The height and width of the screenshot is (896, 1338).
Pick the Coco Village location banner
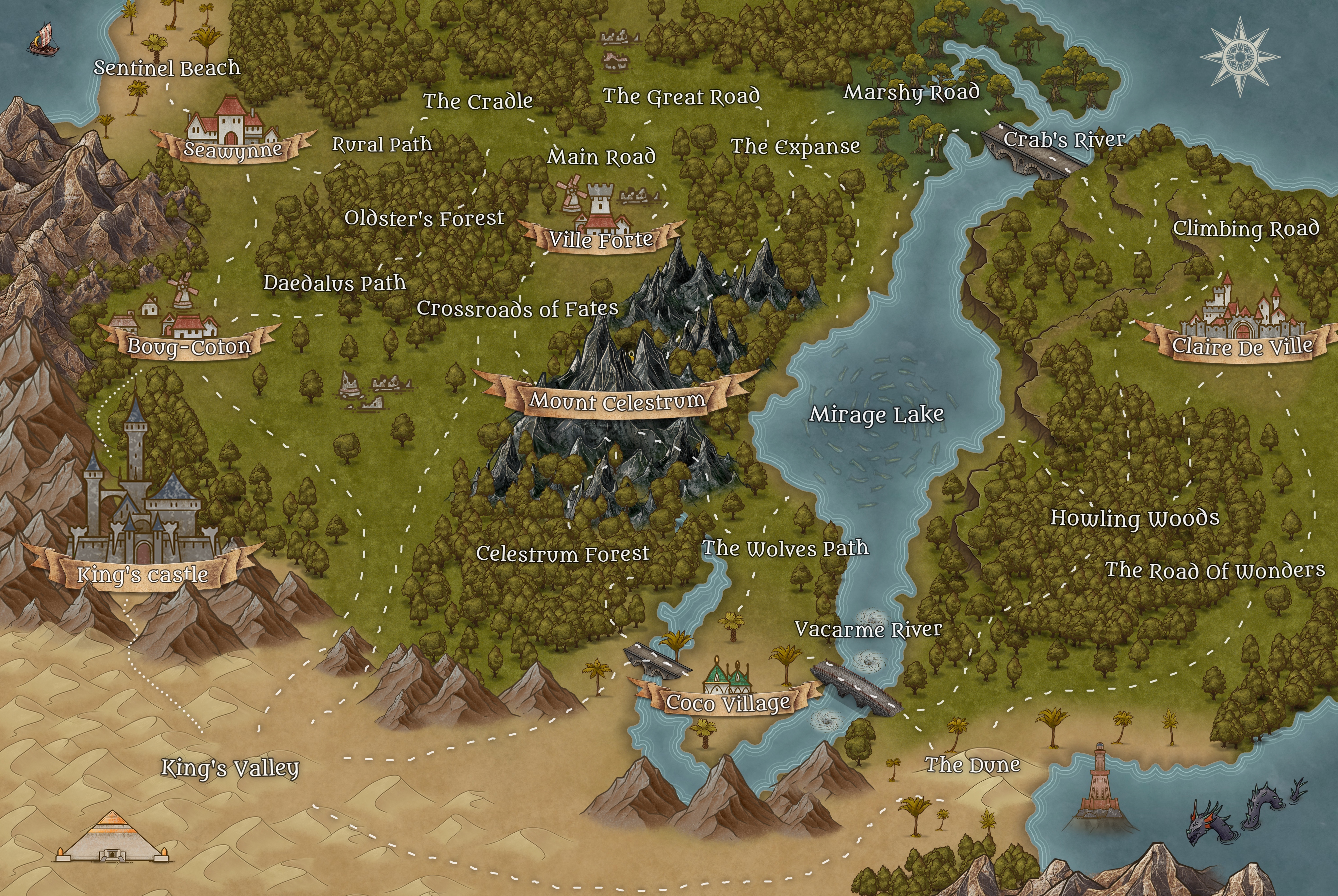pos(728,702)
